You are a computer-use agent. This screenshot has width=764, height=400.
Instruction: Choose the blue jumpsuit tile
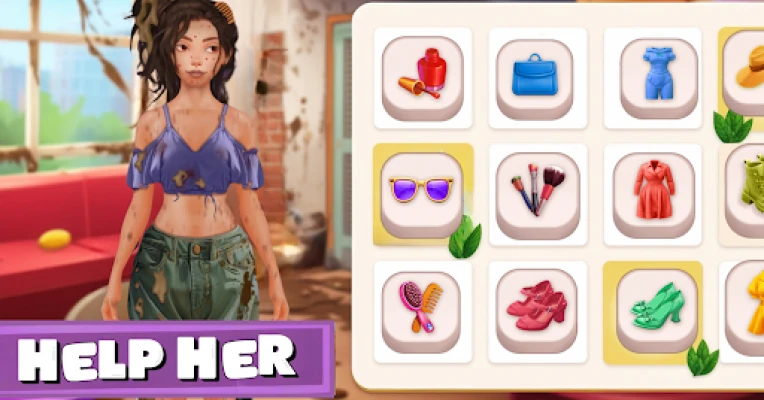tap(658, 77)
